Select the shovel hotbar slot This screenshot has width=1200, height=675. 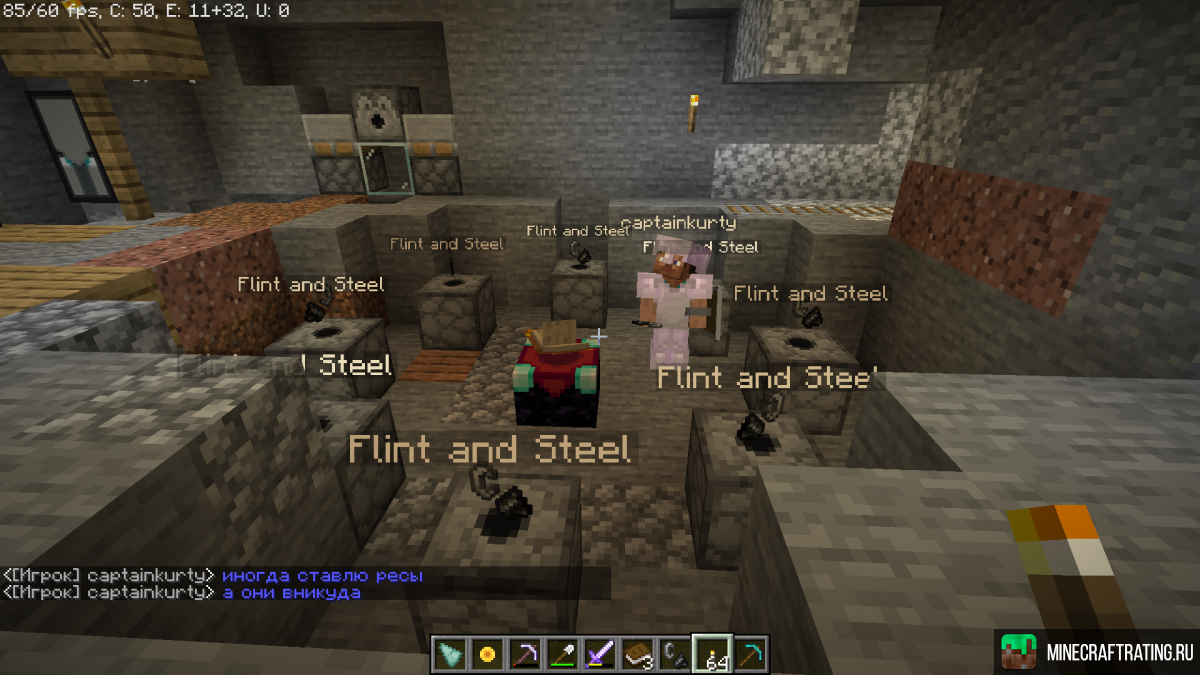coord(562,653)
